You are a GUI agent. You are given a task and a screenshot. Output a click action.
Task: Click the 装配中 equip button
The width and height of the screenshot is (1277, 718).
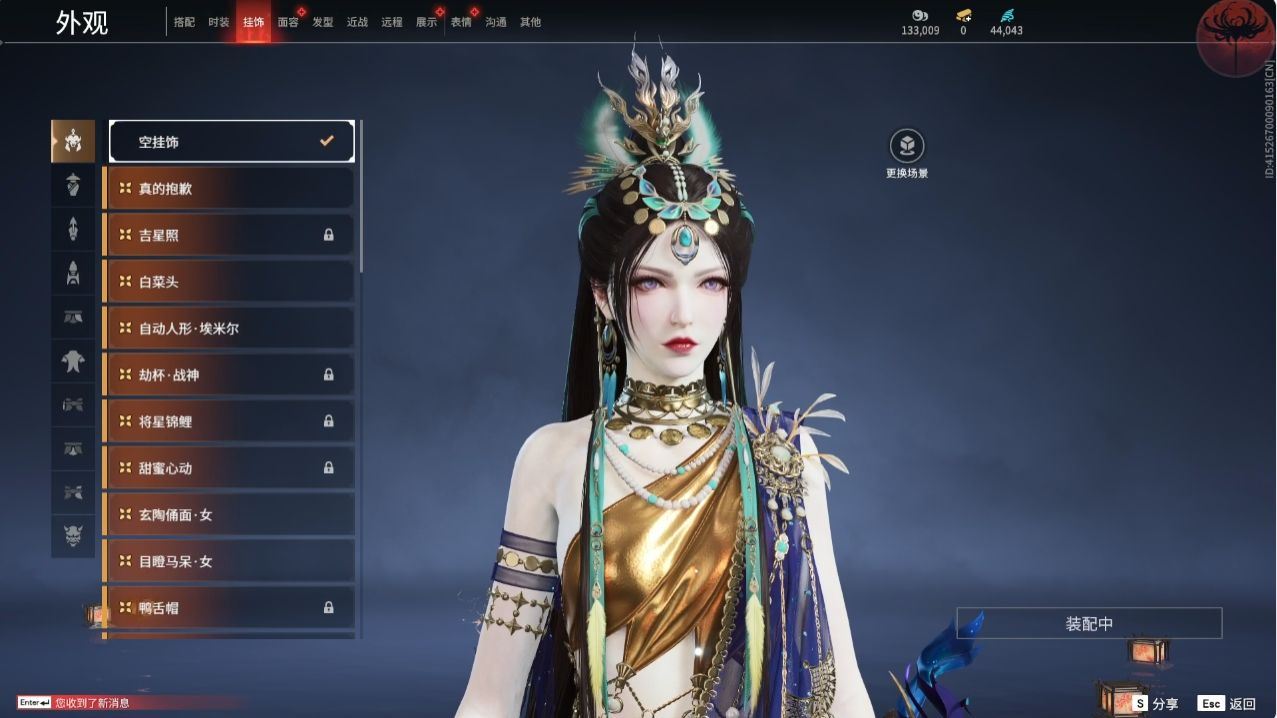1089,623
